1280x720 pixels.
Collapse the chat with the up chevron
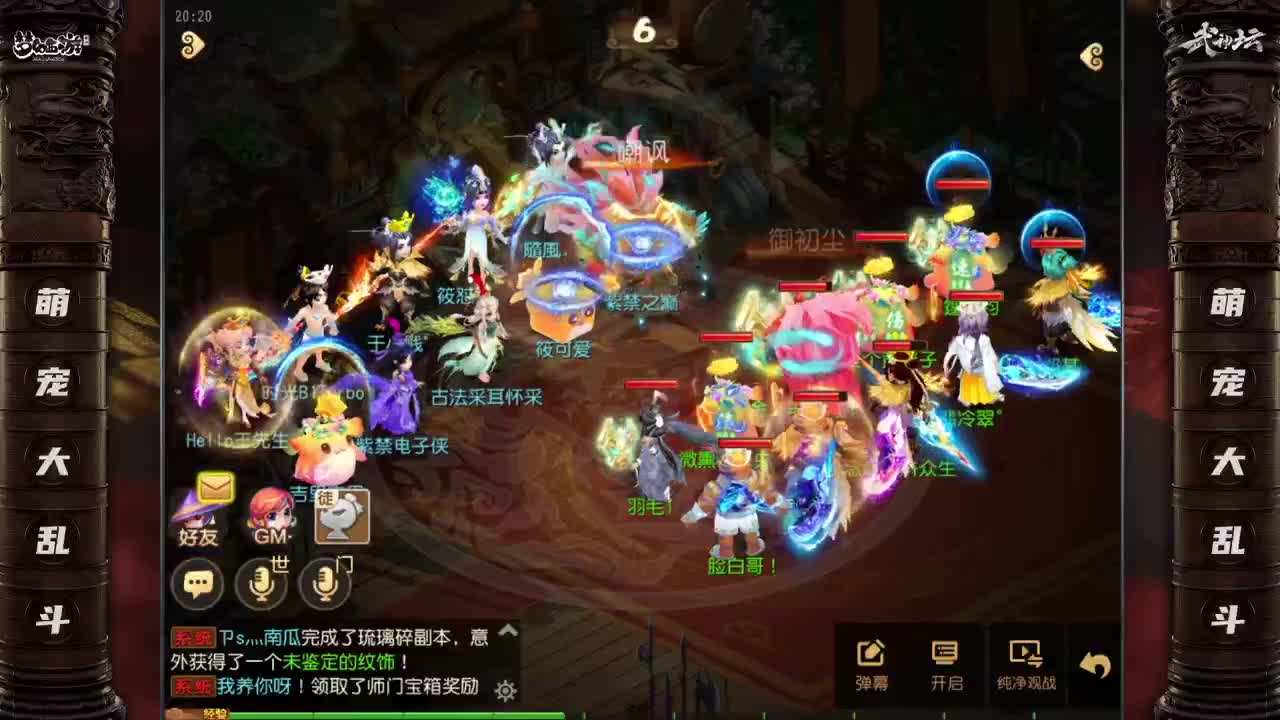(506, 629)
